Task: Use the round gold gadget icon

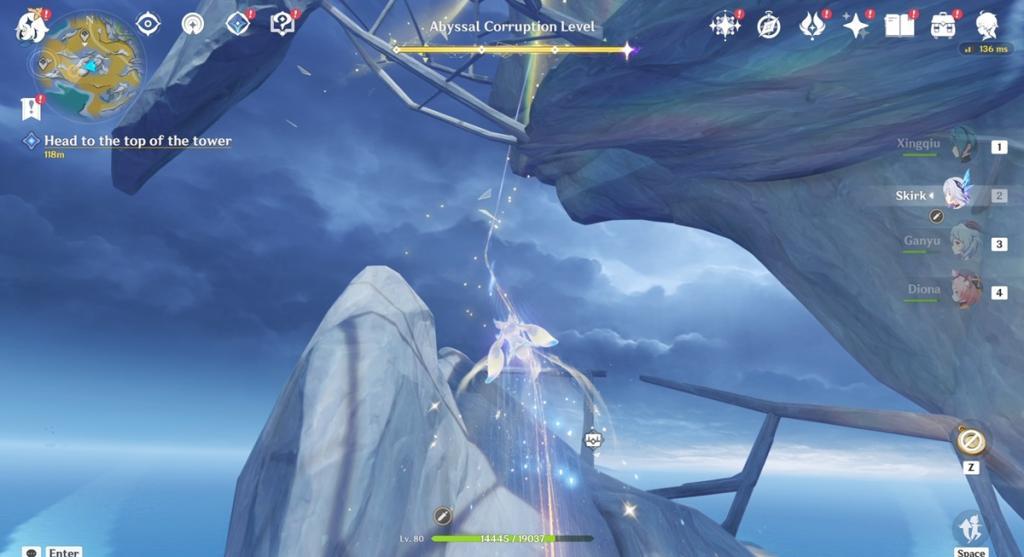Action: 970,440
